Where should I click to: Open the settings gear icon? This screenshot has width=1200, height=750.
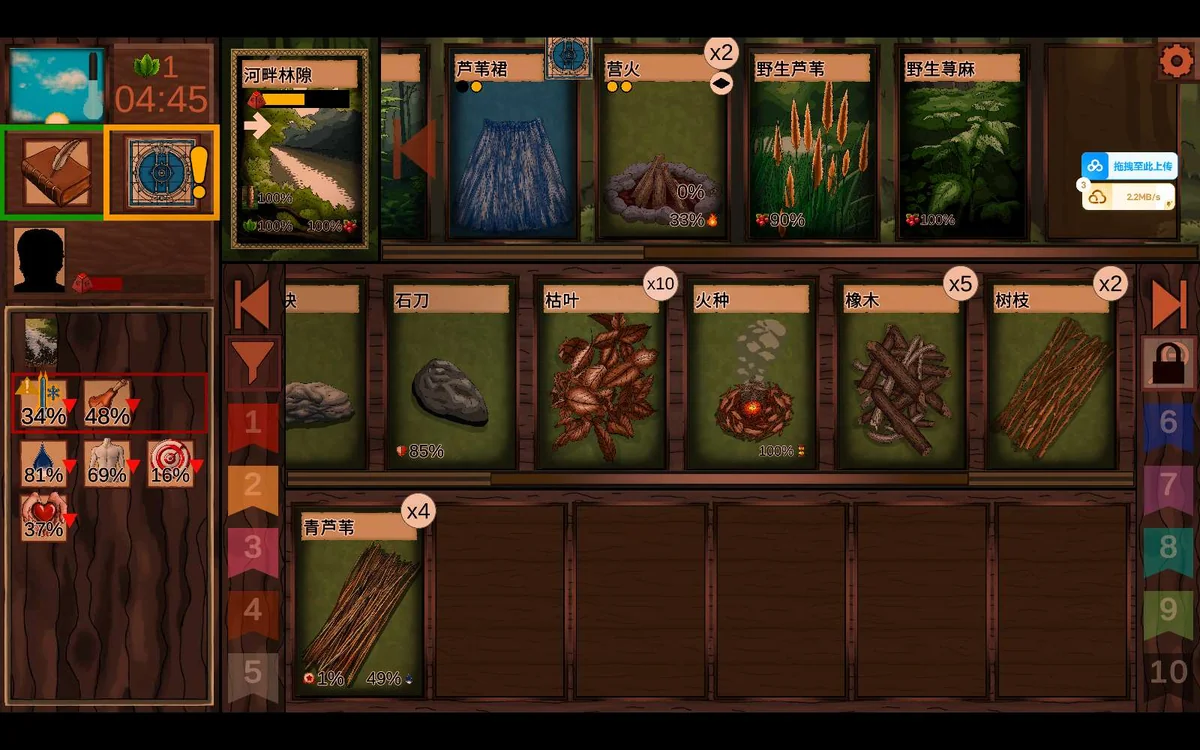(x=1175, y=61)
